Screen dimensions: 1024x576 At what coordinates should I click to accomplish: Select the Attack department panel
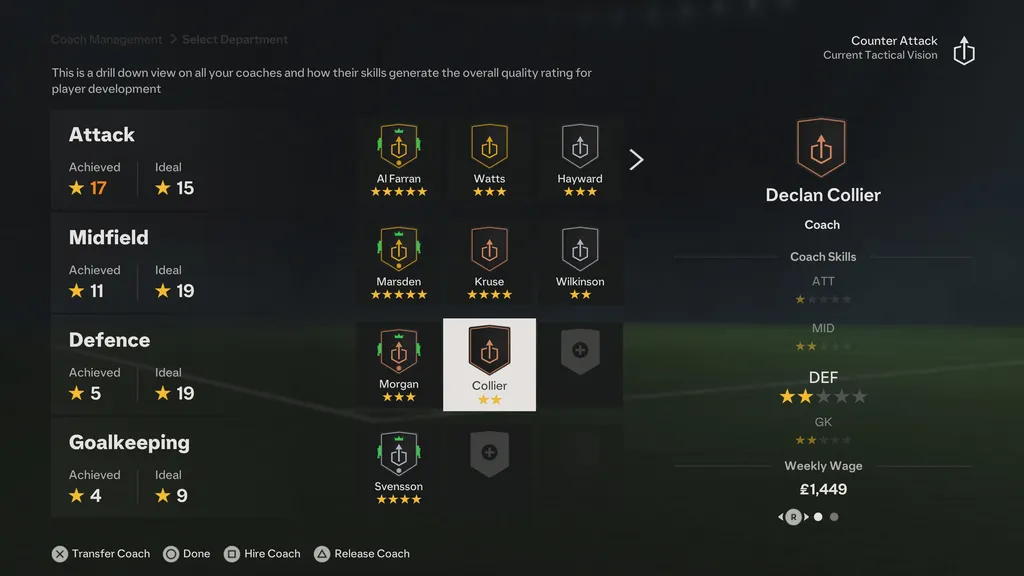click(130, 160)
